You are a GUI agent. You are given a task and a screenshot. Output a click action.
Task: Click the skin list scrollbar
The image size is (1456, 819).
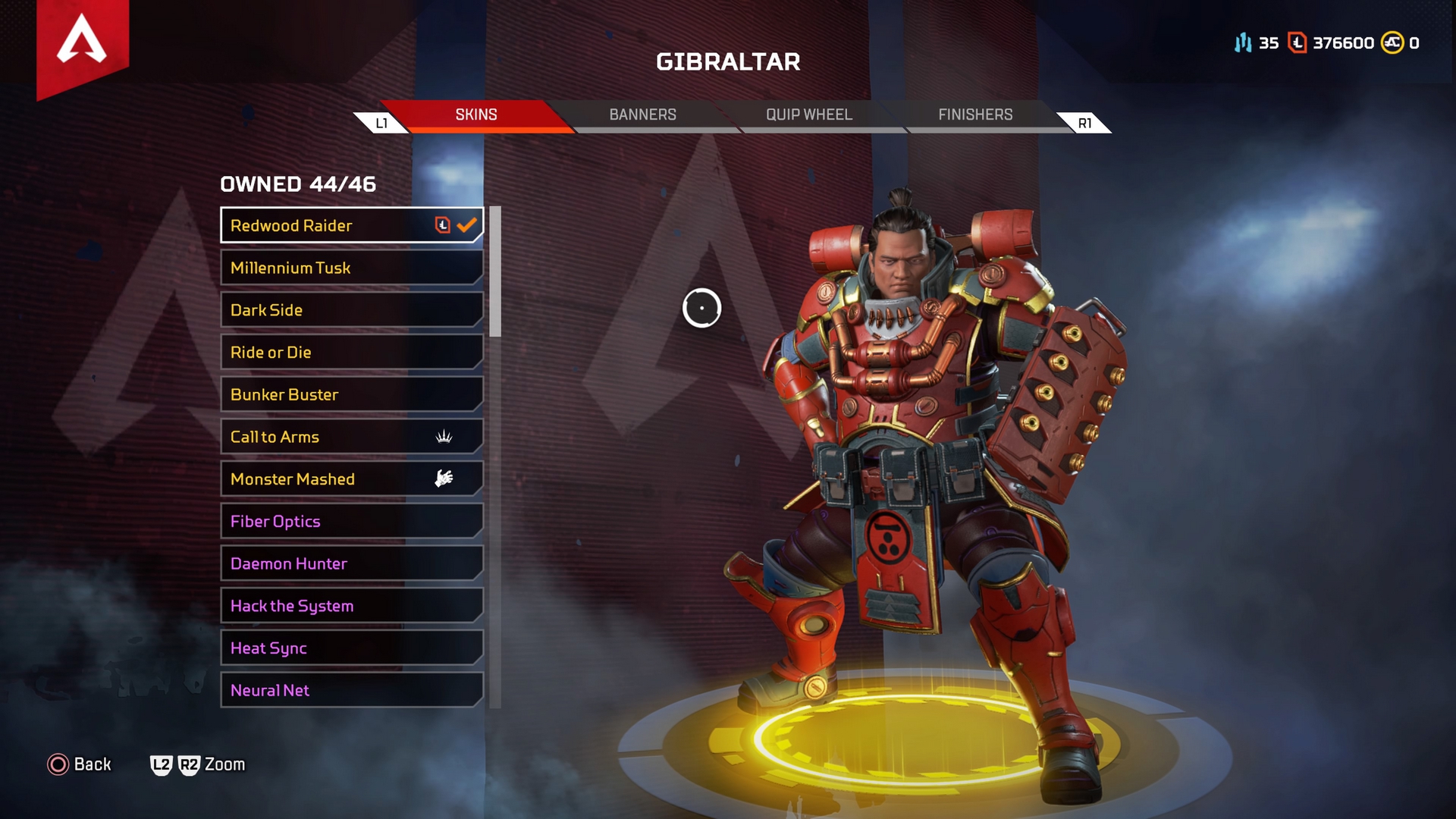click(495, 271)
